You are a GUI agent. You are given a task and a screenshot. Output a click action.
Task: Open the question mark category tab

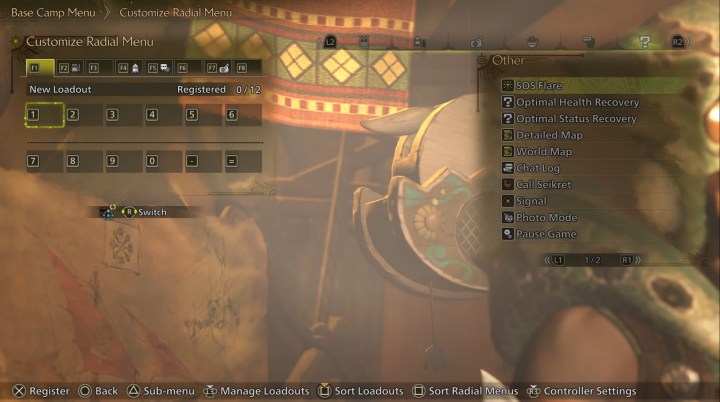645,42
